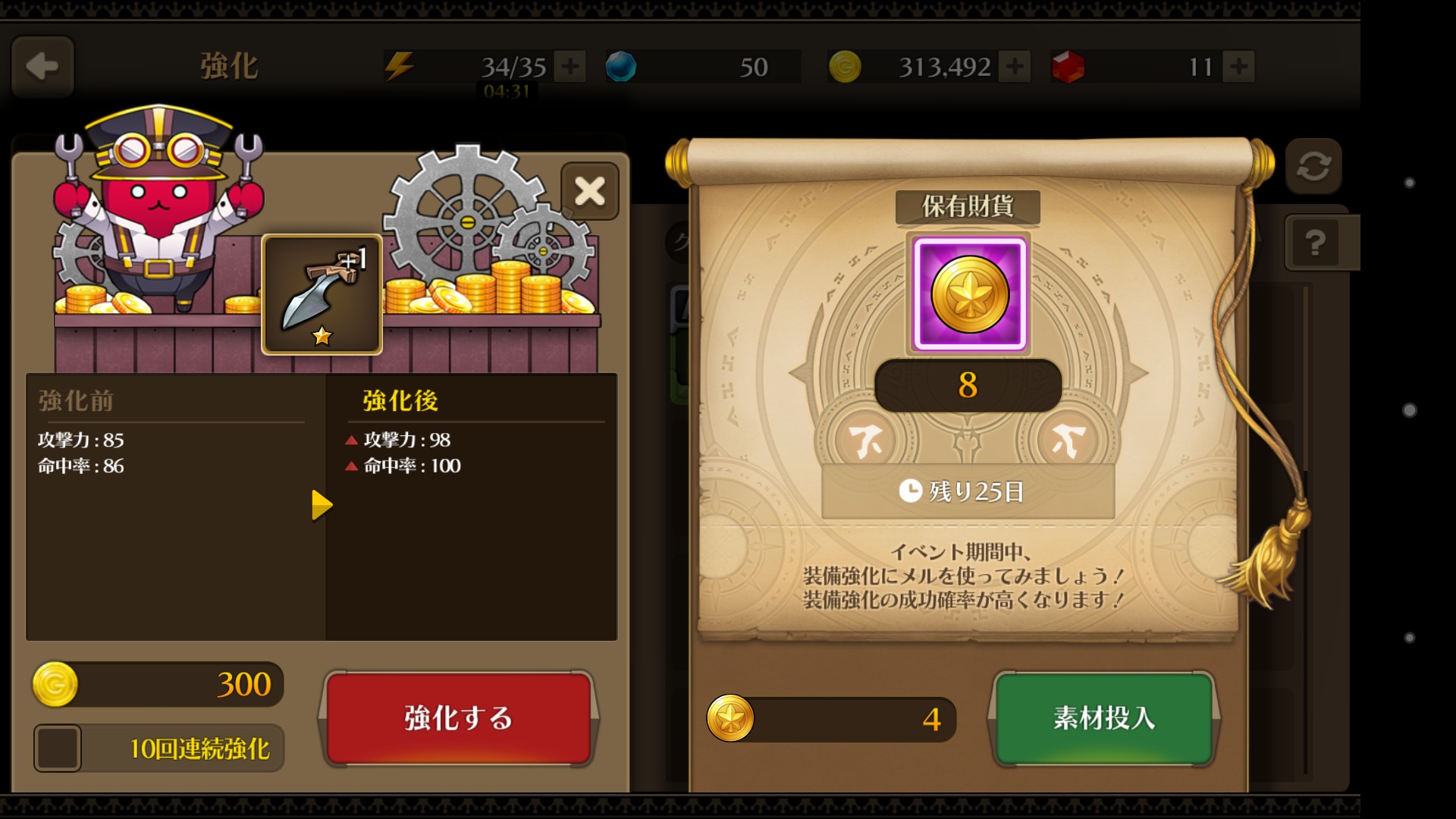Buy red gems with the plus button
Viewport: 1456px width, 819px height.
coord(1238,67)
